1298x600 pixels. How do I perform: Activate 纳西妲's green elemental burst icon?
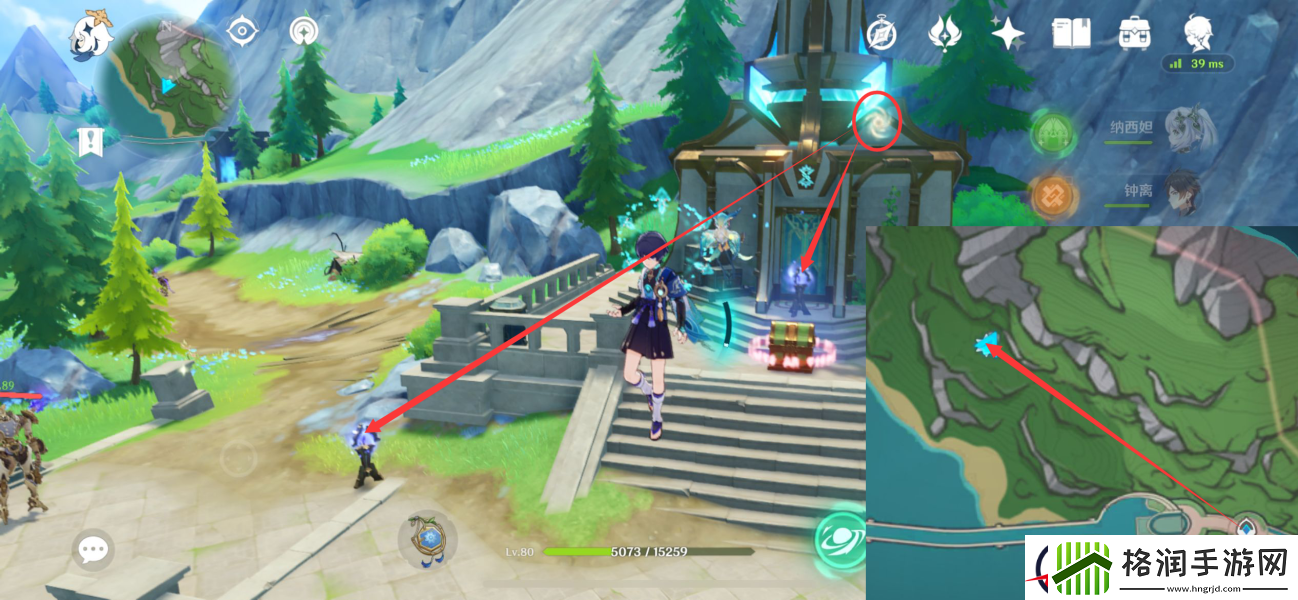[x=1052, y=132]
